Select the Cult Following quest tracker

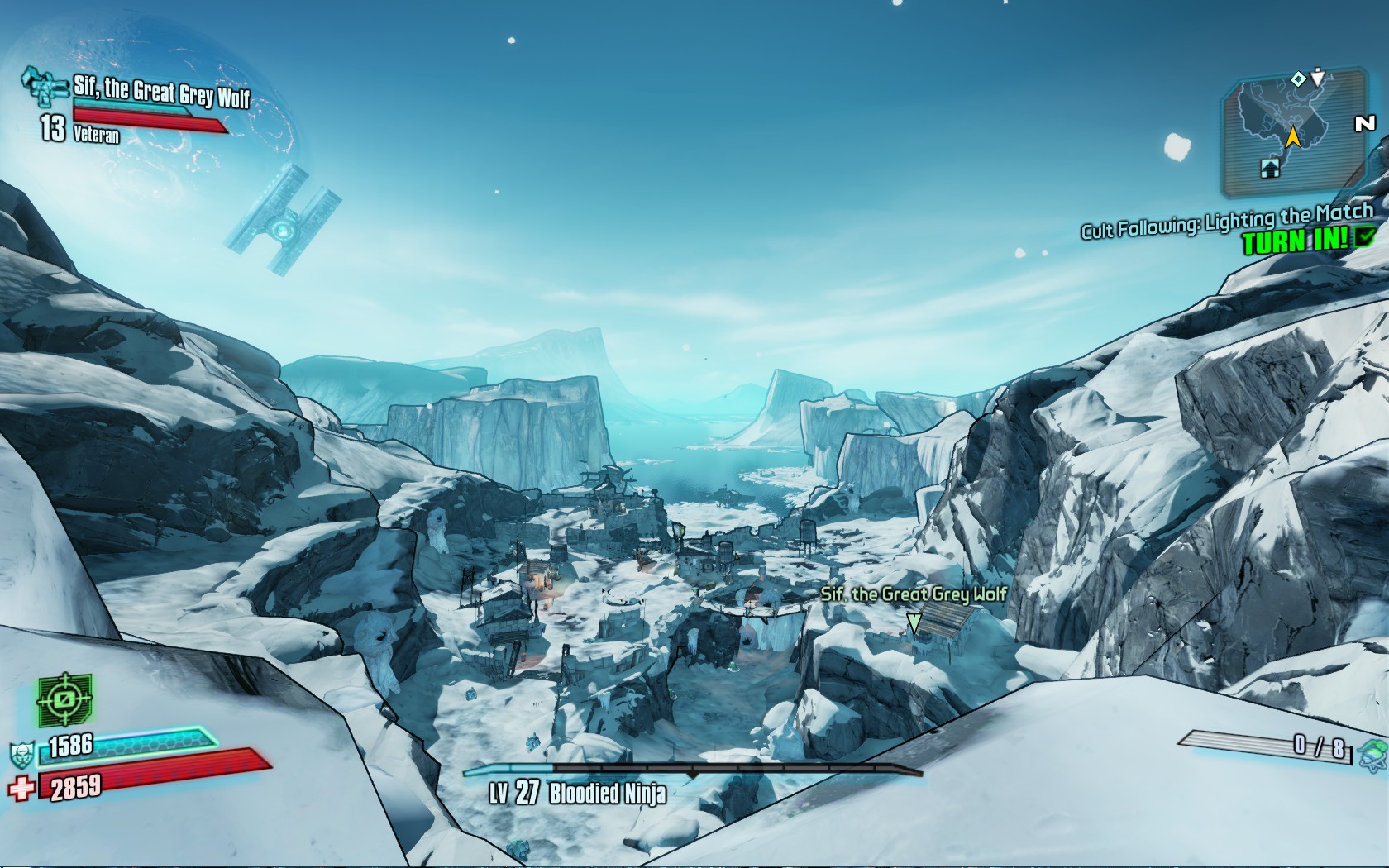(1227, 221)
